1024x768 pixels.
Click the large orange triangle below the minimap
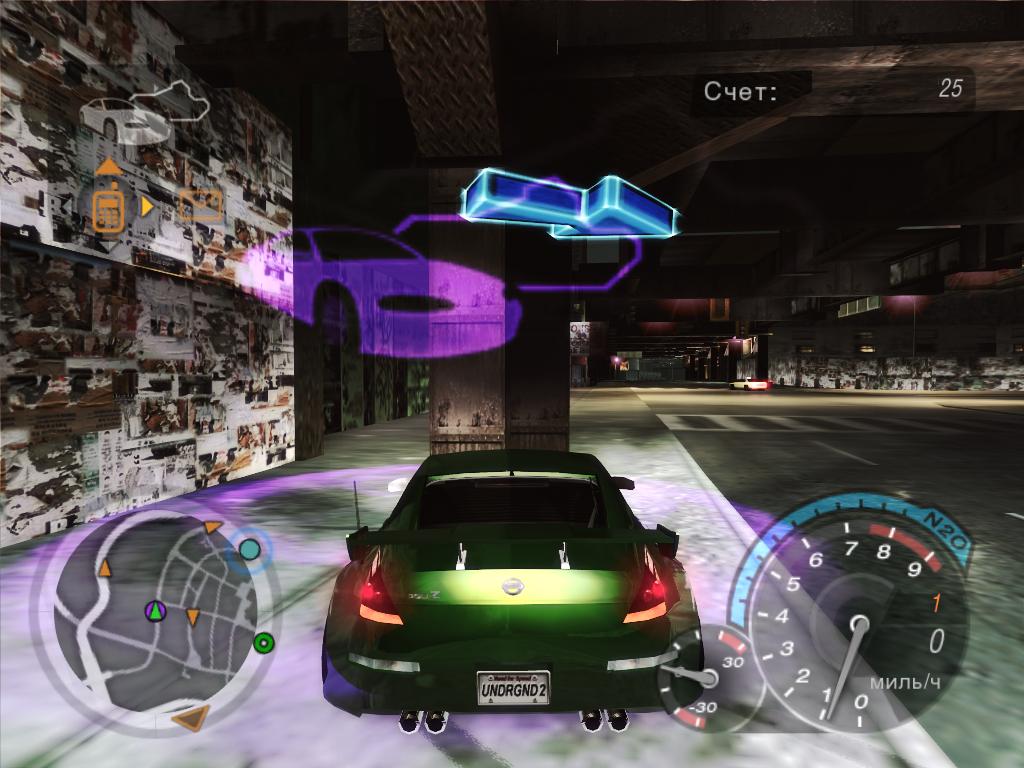[190, 716]
